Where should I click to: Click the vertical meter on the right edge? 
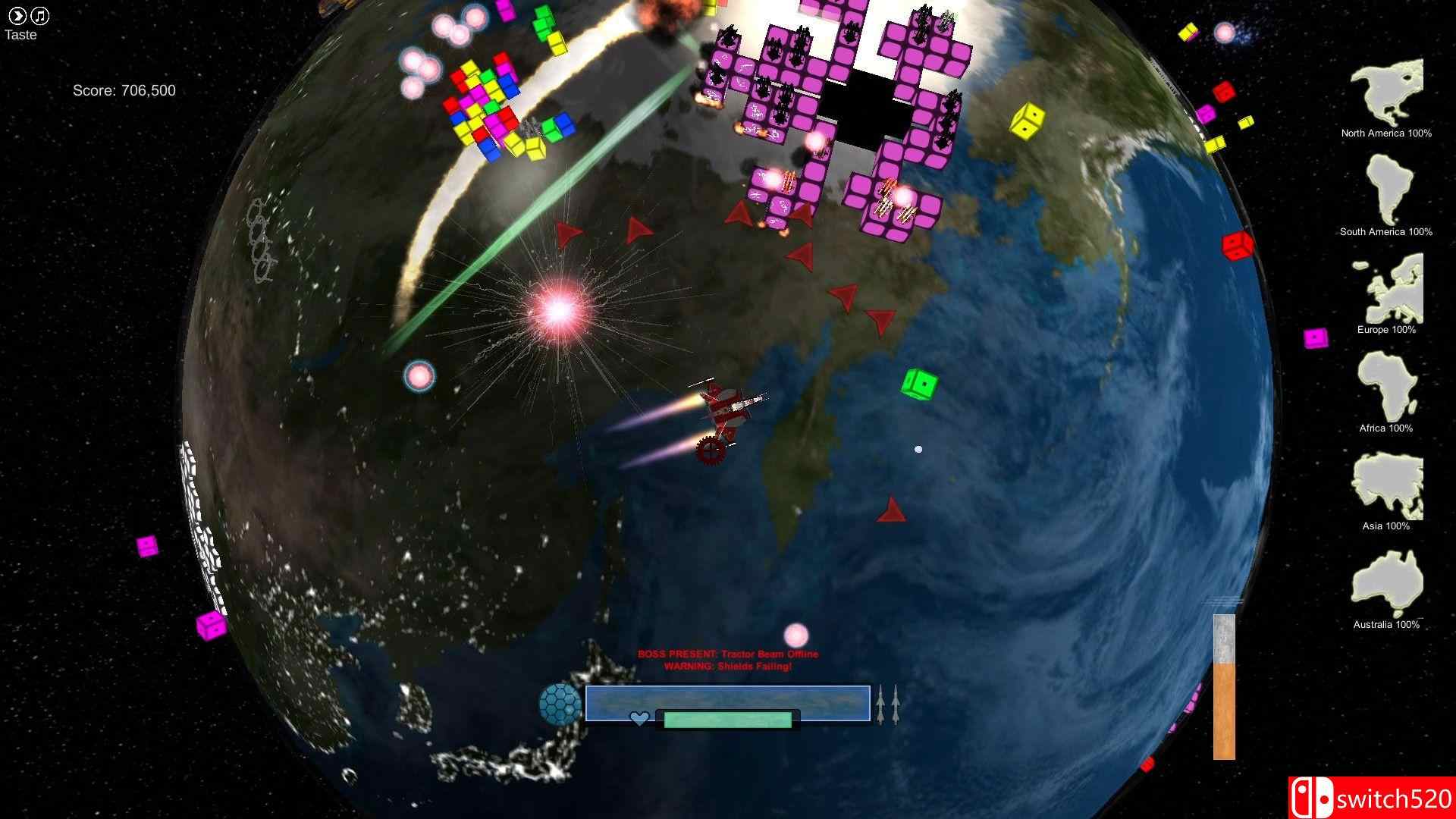click(1224, 686)
